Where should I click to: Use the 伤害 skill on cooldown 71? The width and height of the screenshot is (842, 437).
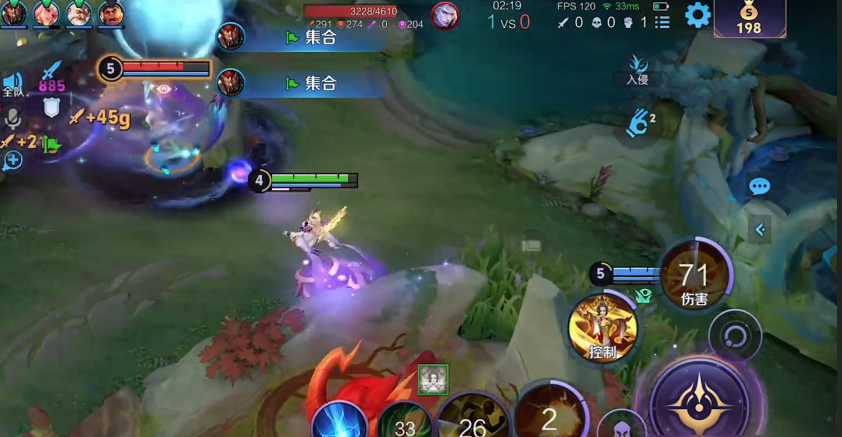coord(694,276)
